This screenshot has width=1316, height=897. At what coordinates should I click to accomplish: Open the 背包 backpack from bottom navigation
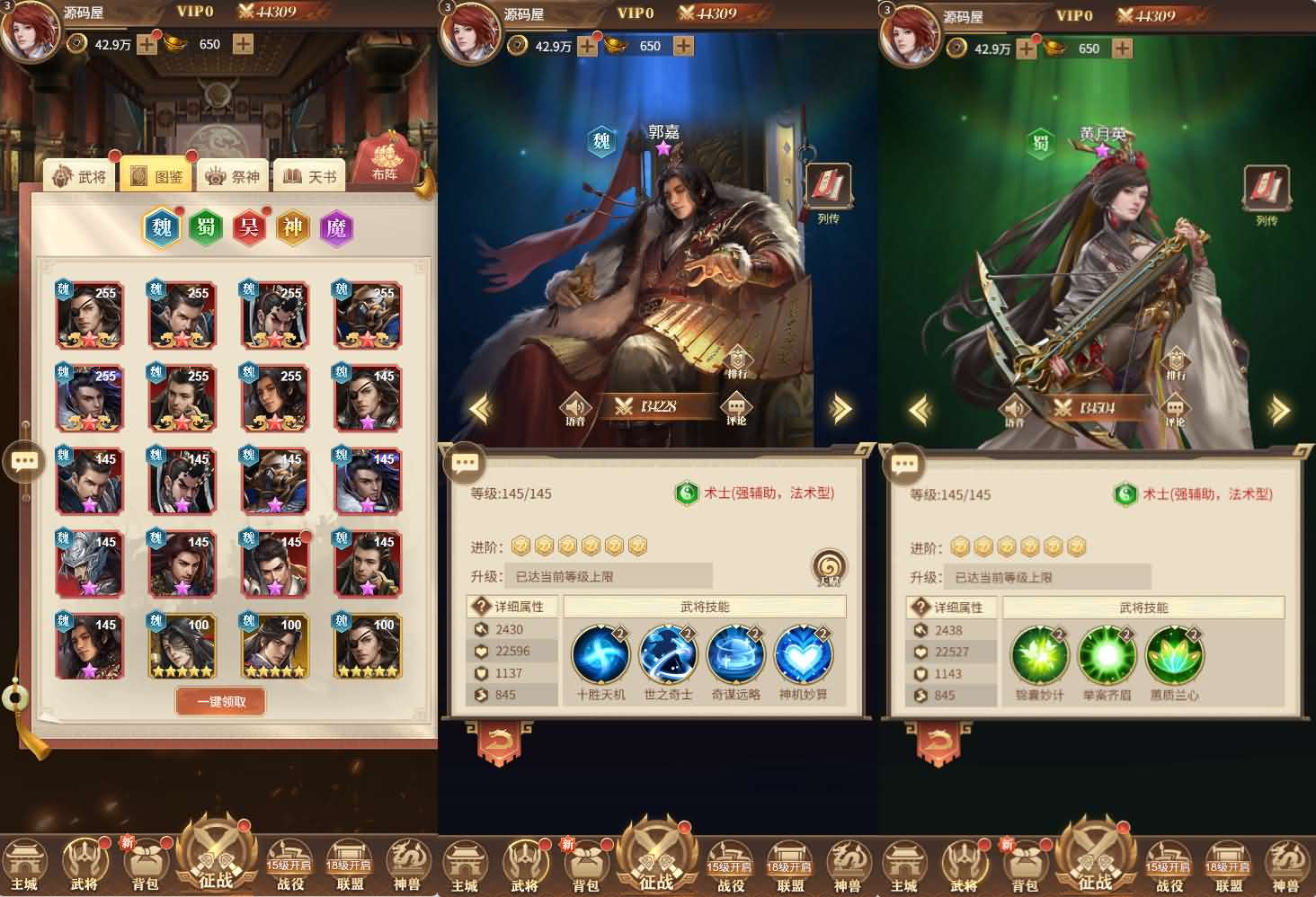146,861
